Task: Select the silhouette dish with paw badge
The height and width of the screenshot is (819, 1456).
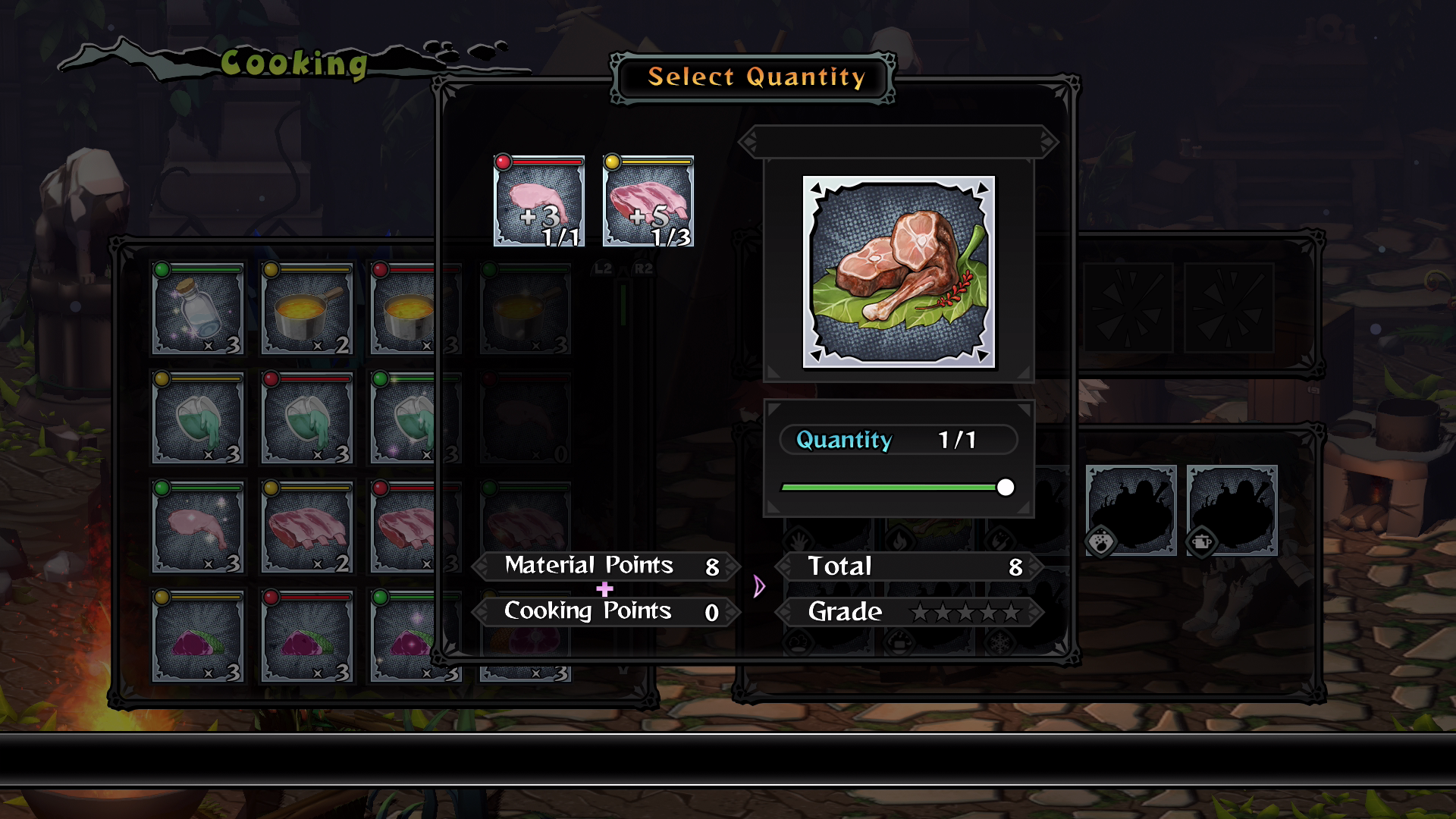Action: click(x=1131, y=510)
